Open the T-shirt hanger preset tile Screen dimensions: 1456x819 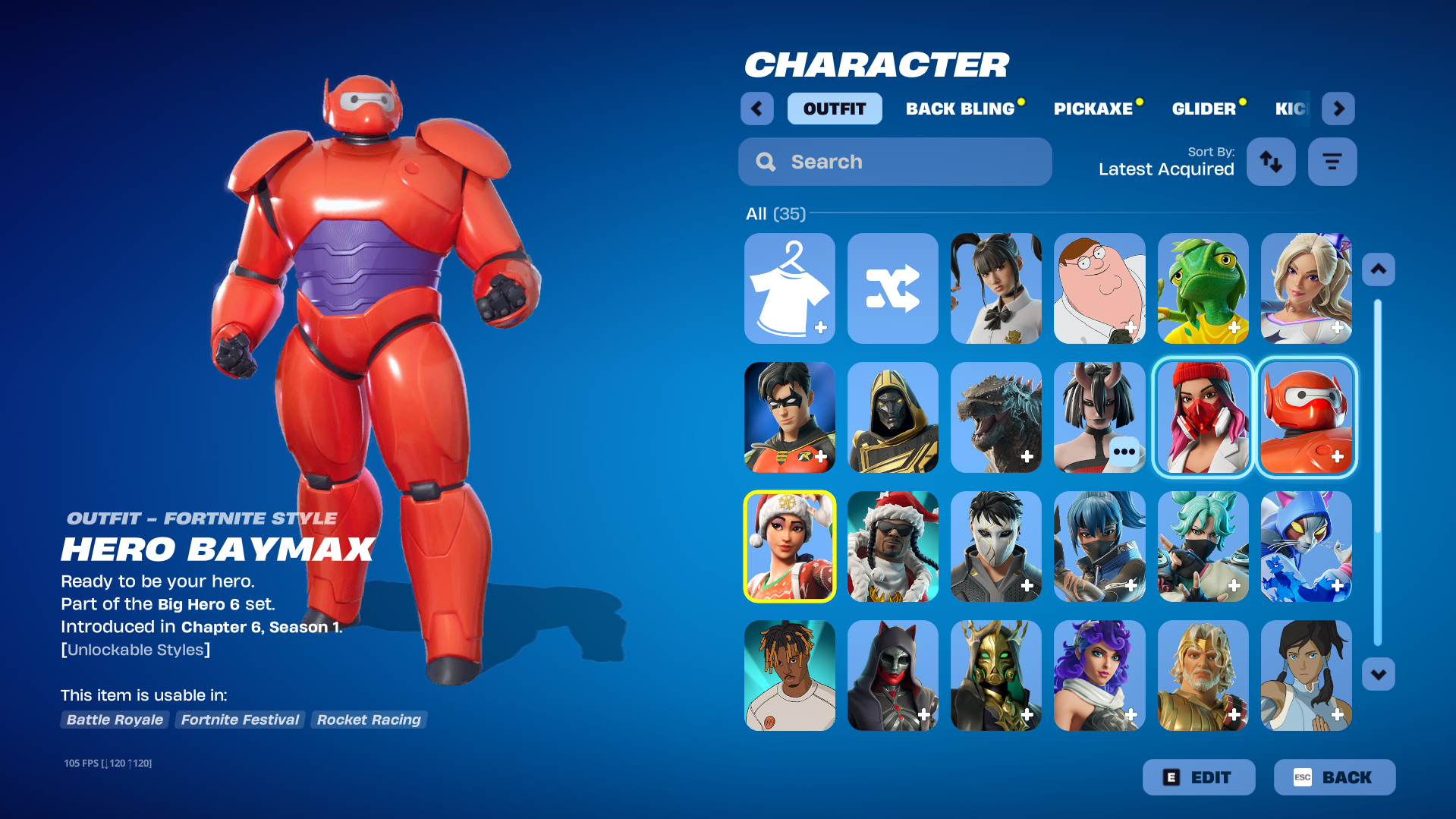point(790,288)
